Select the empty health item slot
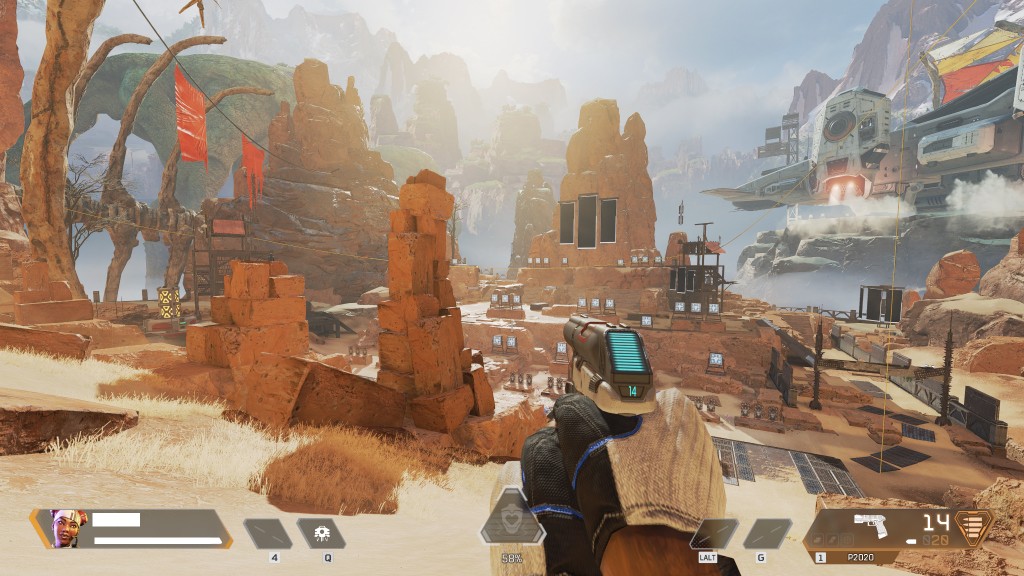 (268, 533)
